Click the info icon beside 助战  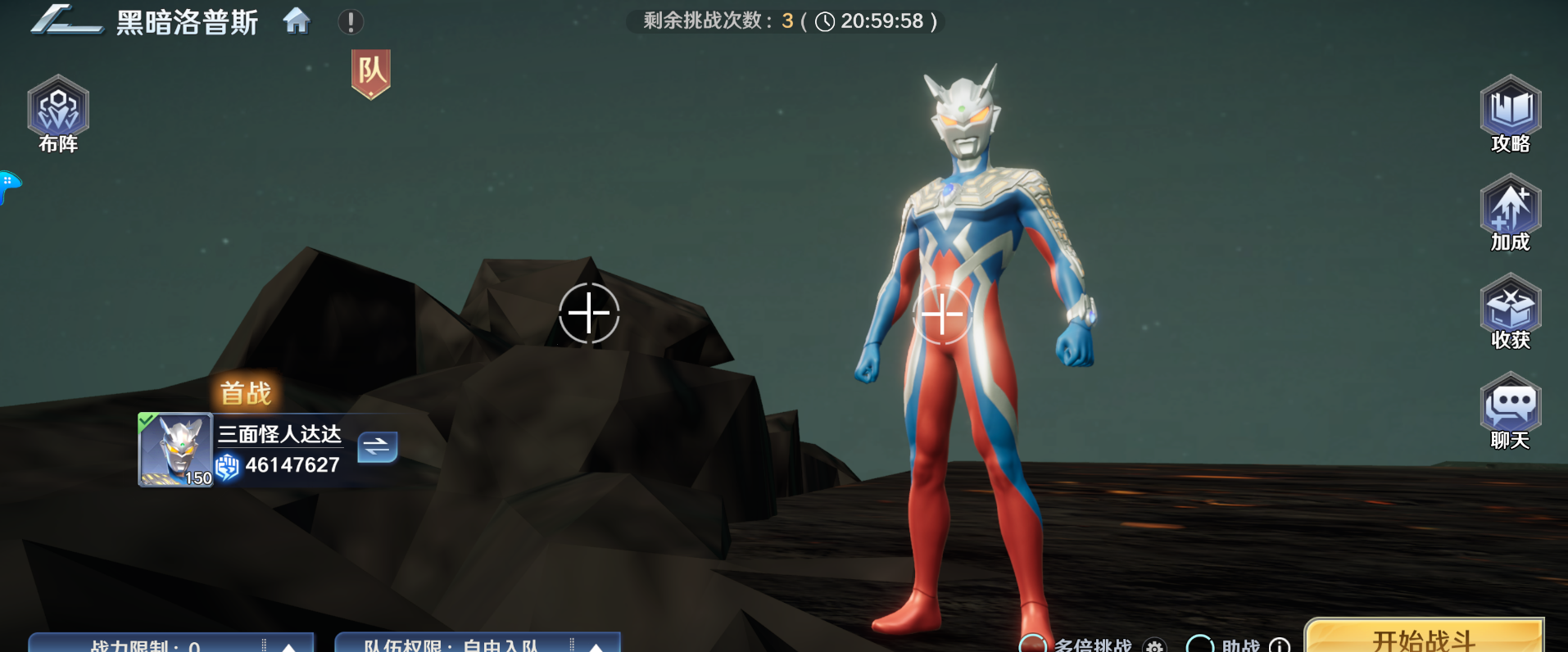tap(1278, 646)
